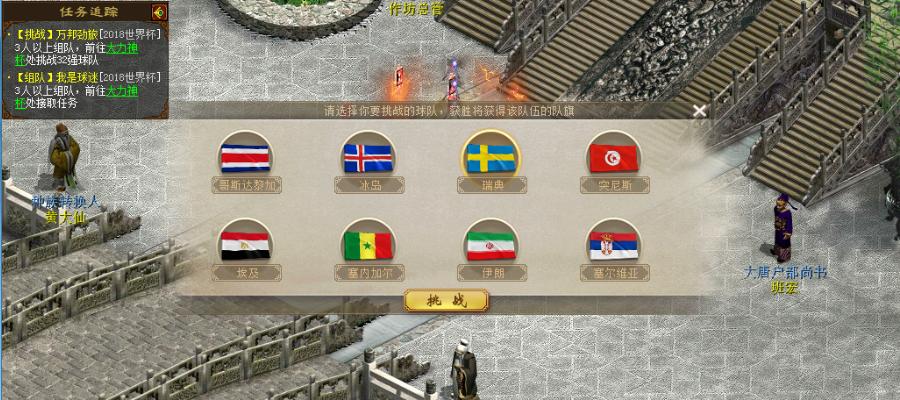Choose the Iceland flag to challenge
The image size is (900, 400).
[368, 158]
